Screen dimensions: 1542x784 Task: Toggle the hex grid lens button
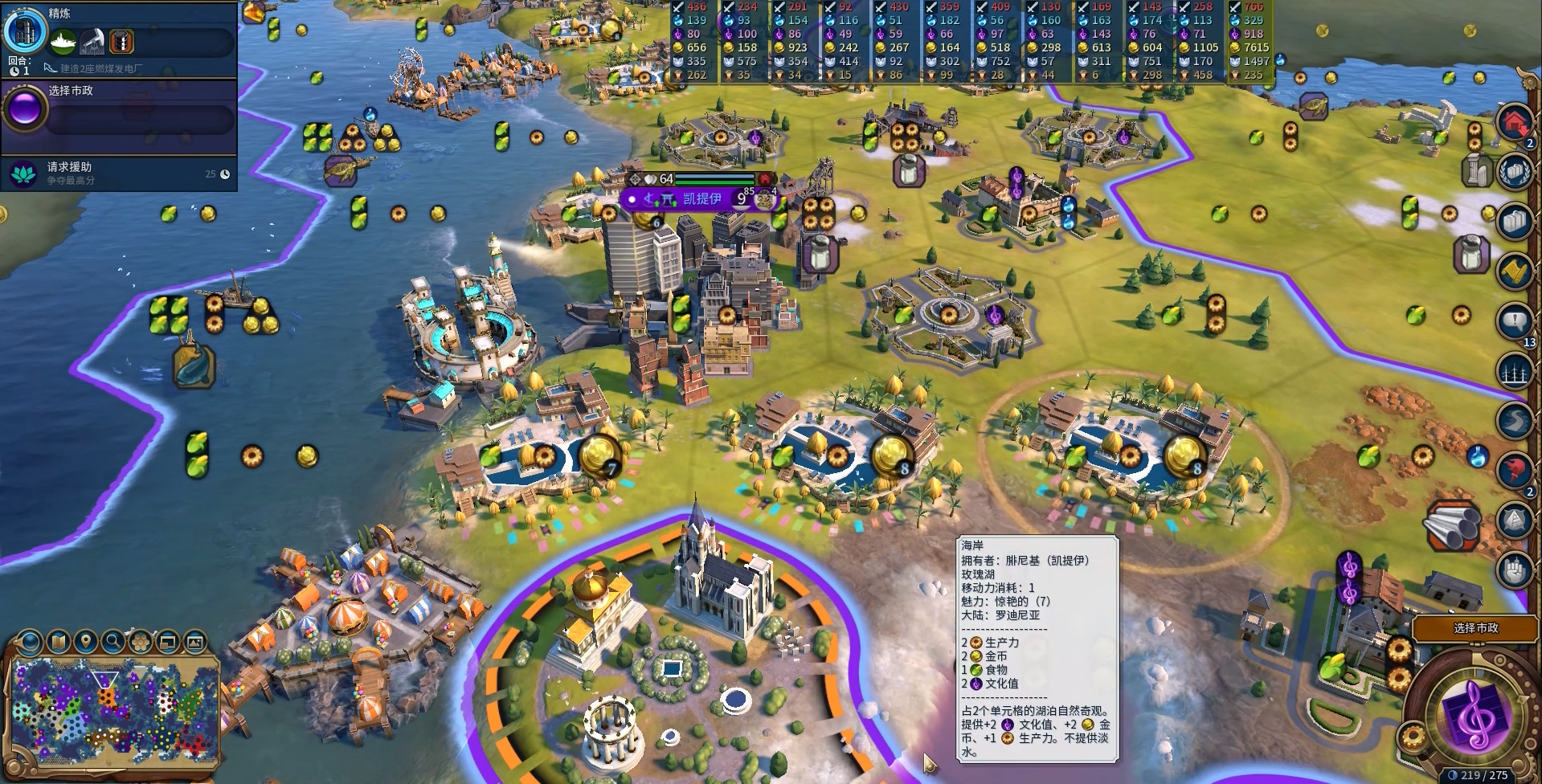141,642
